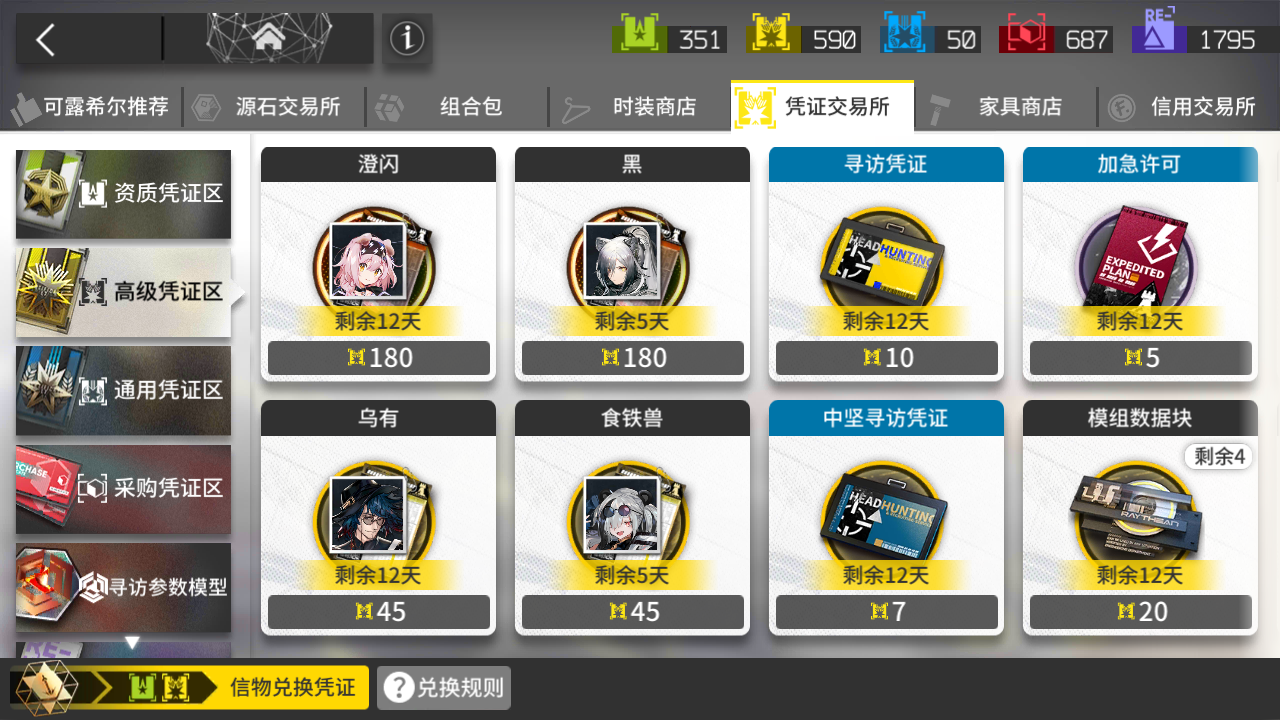Open the 信用交易所 tab
1280x720 pixels.
(1202, 106)
